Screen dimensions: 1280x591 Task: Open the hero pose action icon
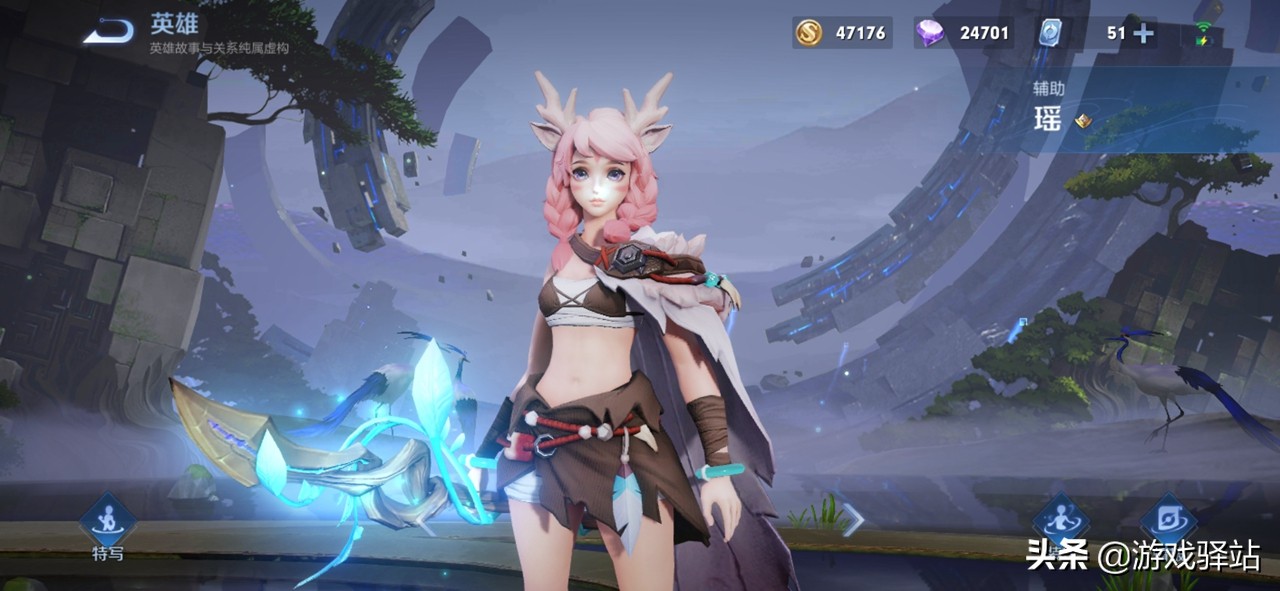pos(1060,520)
